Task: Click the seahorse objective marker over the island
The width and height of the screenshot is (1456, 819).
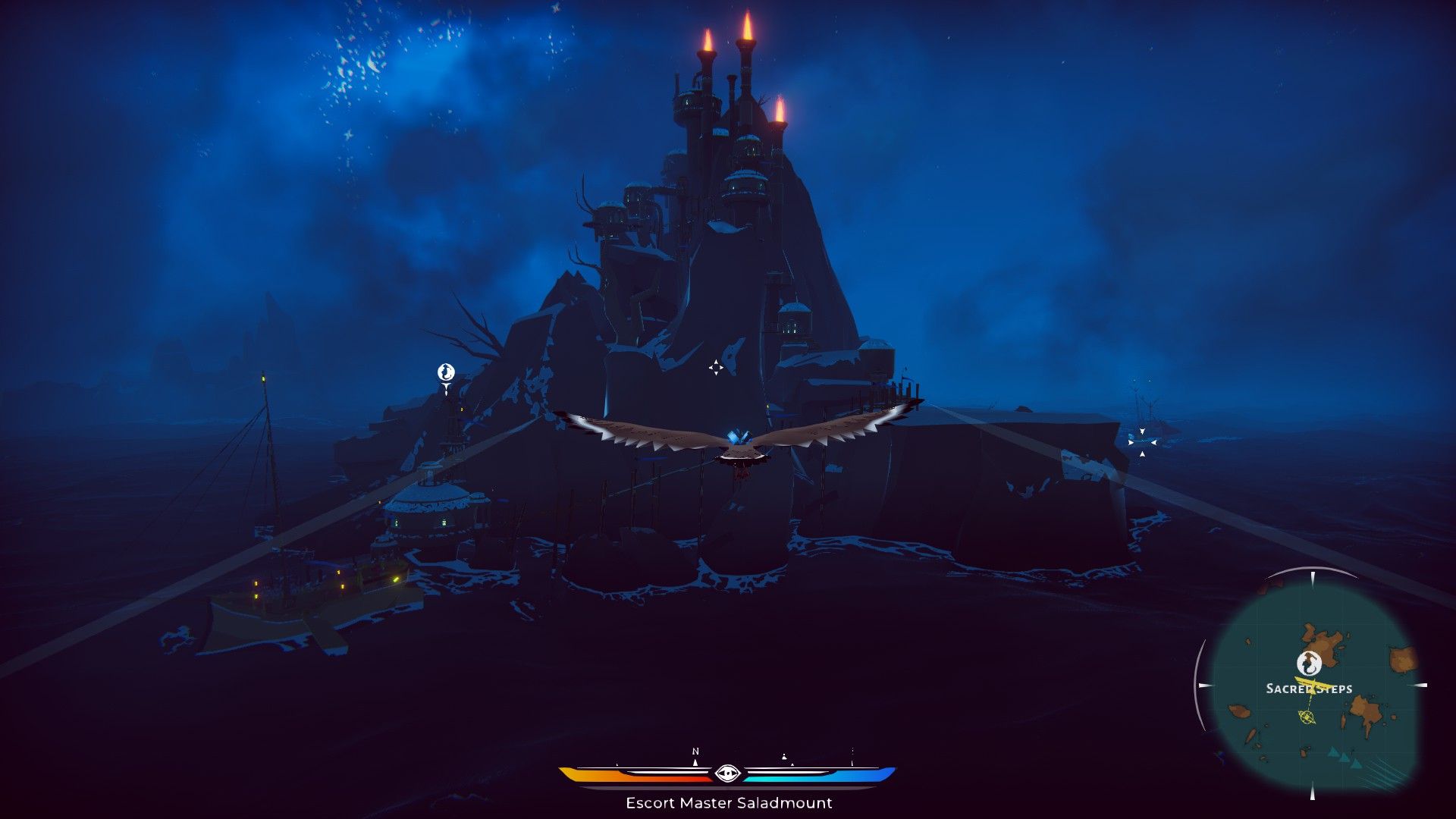Action: [446, 372]
